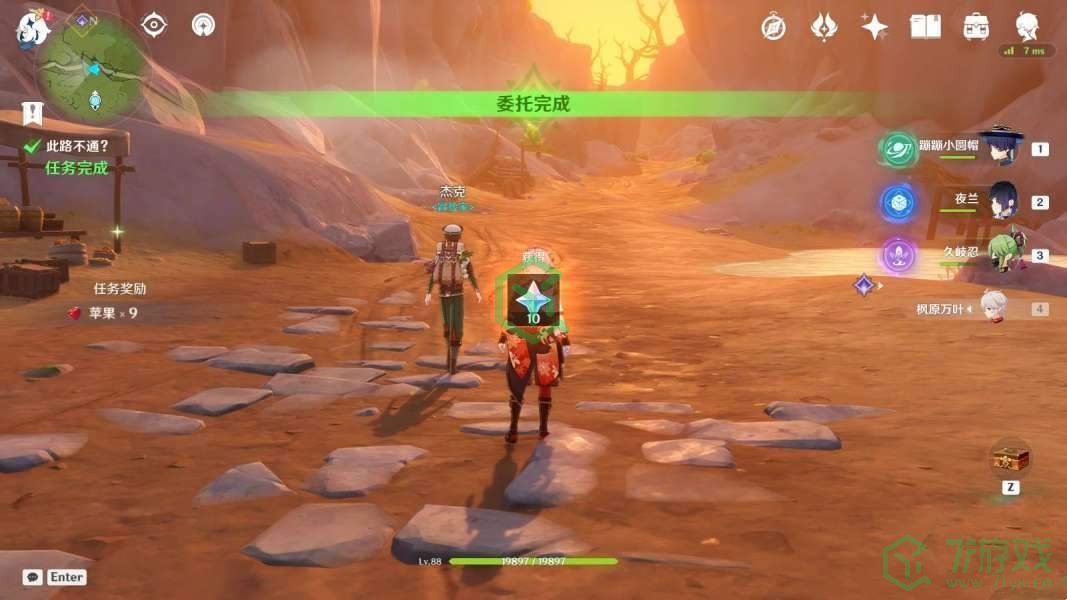Open the wish star icon

pos(875,27)
